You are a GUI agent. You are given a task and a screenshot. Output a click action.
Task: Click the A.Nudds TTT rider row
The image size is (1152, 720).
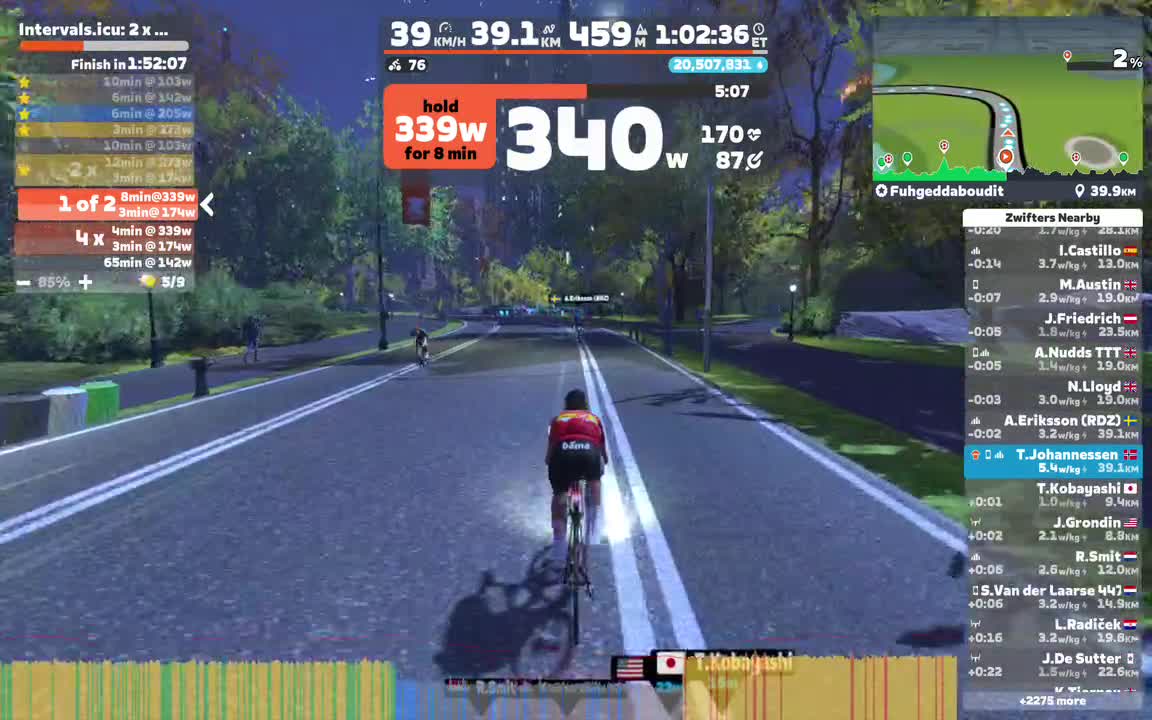coord(1052,359)
